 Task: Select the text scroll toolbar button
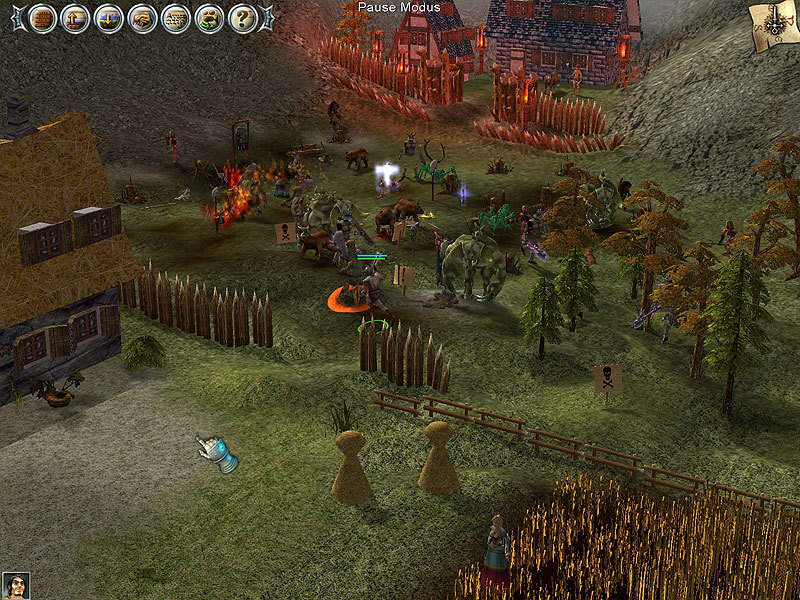[176, 18]
